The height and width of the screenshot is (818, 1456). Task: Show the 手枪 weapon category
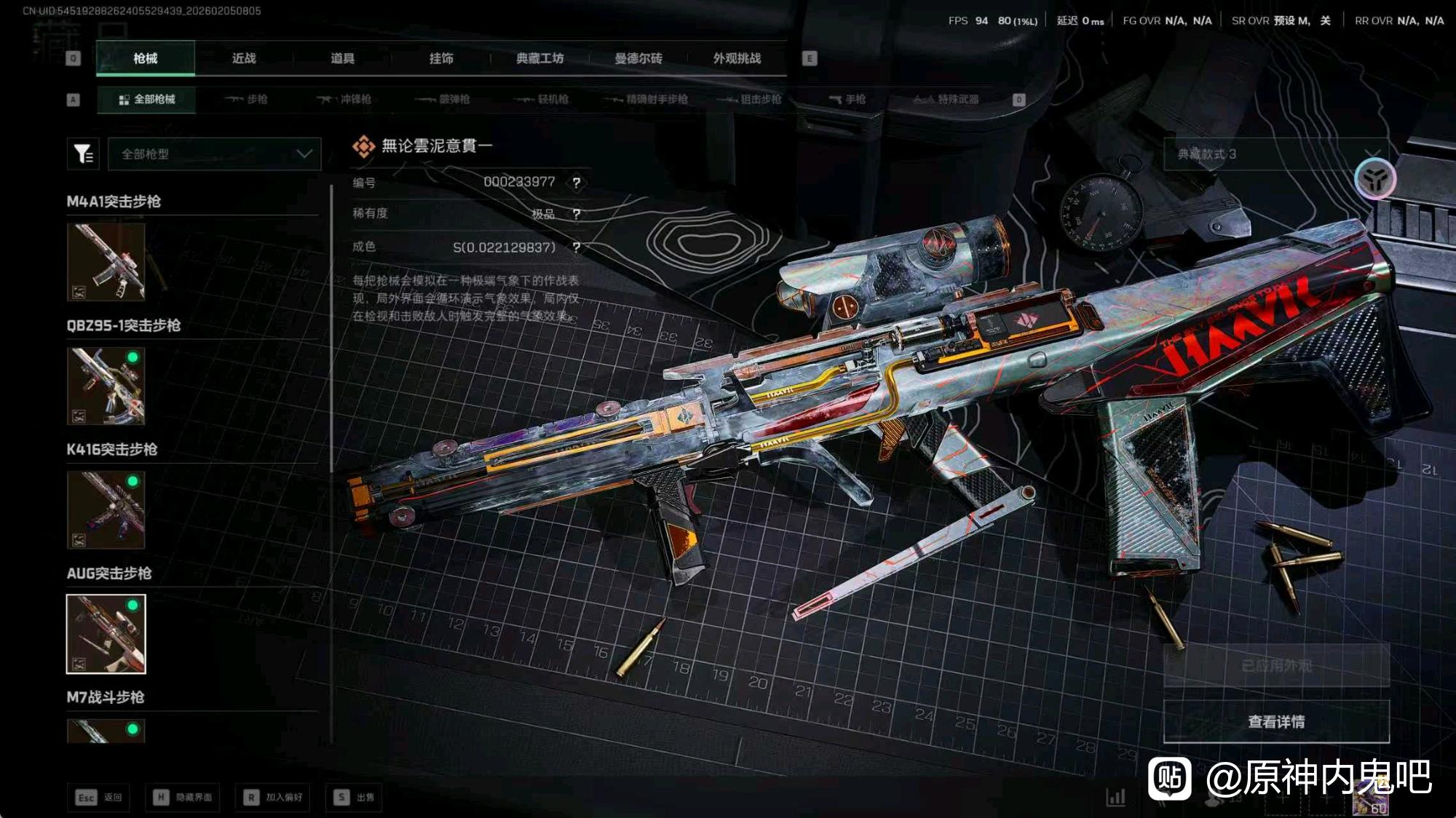(x=847, y=99)
